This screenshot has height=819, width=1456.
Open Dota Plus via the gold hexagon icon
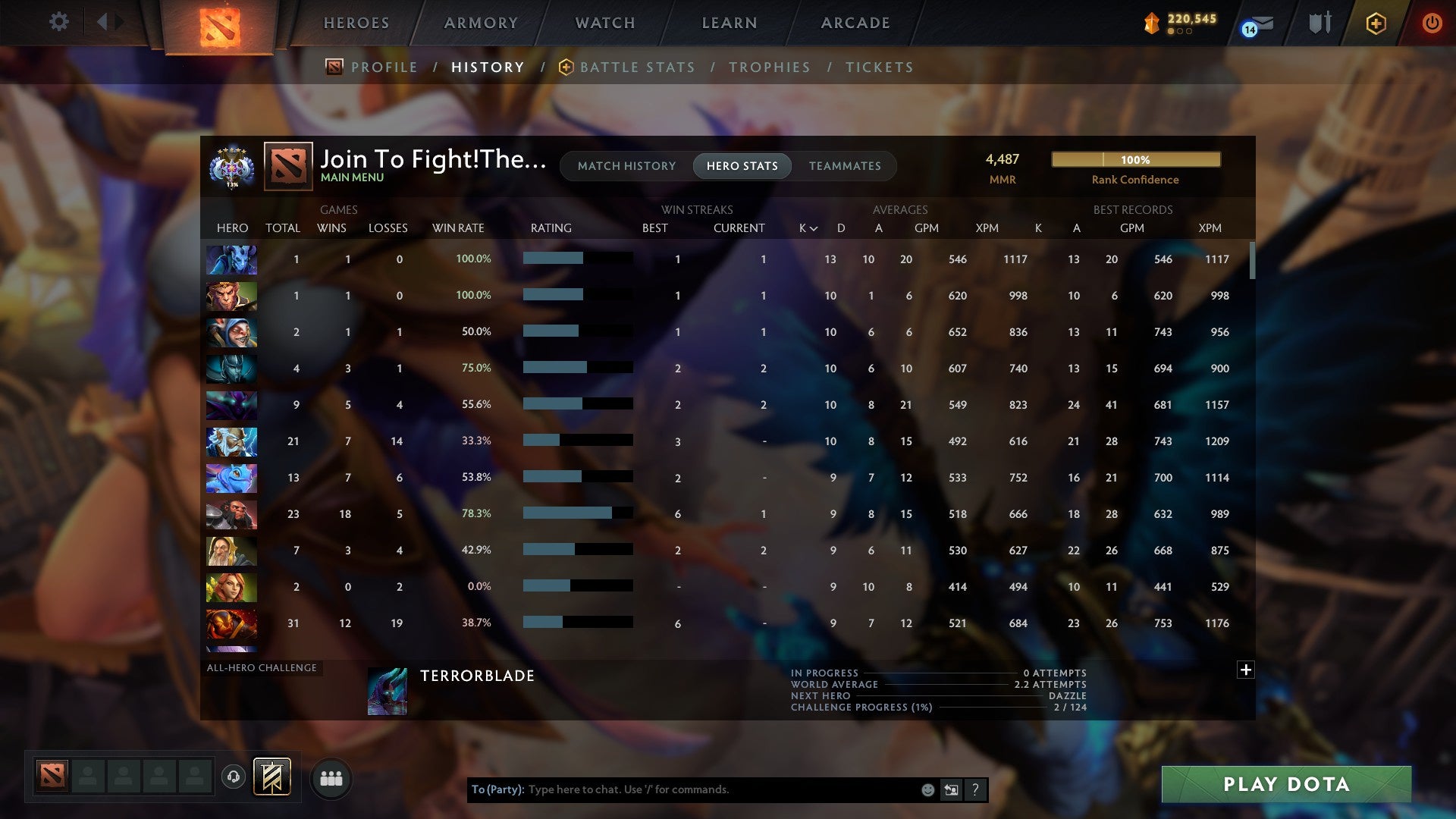point(1376,24)
